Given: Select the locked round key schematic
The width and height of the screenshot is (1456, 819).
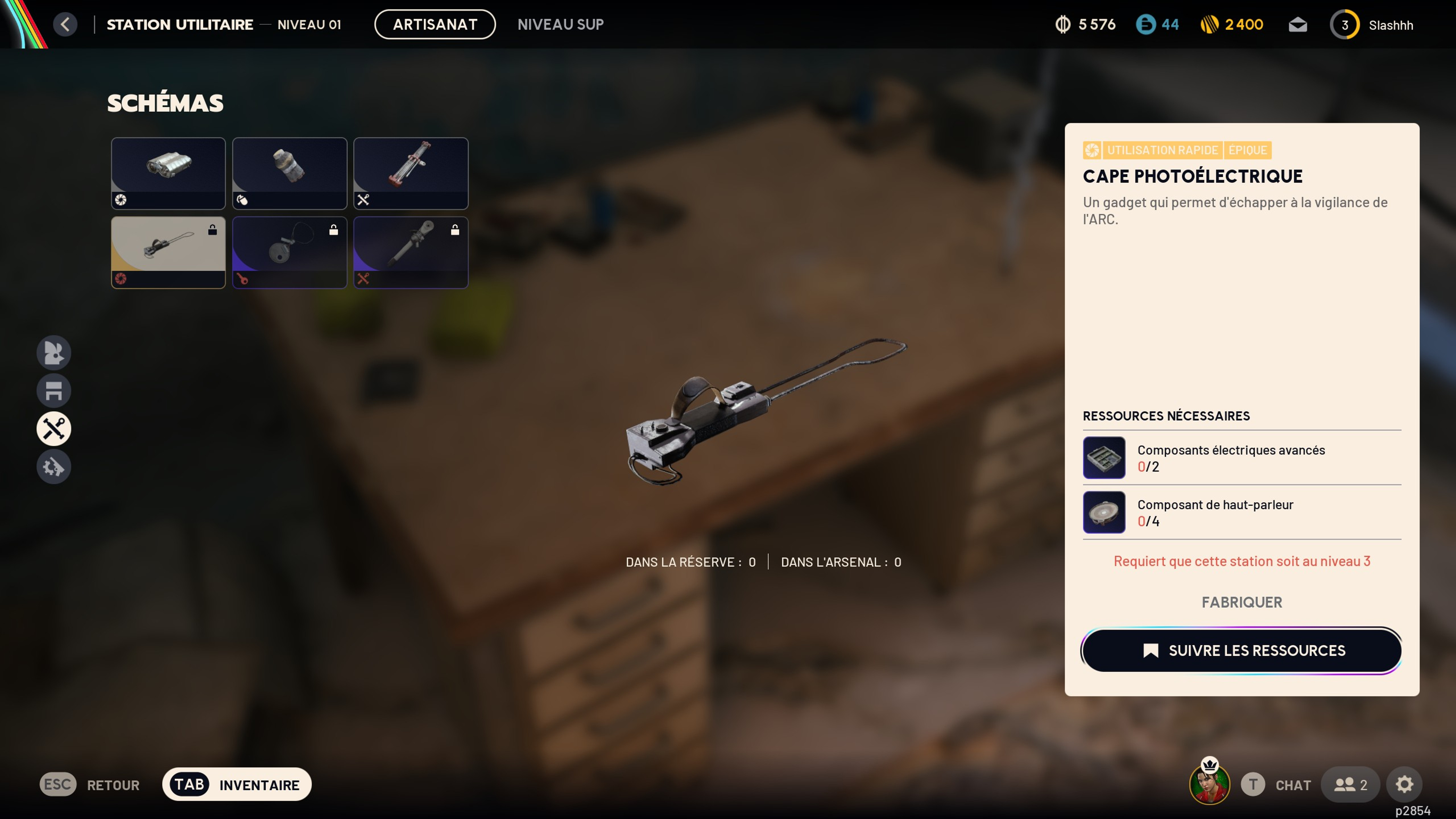Looking at the screenshot, I should tap(289, 252).
